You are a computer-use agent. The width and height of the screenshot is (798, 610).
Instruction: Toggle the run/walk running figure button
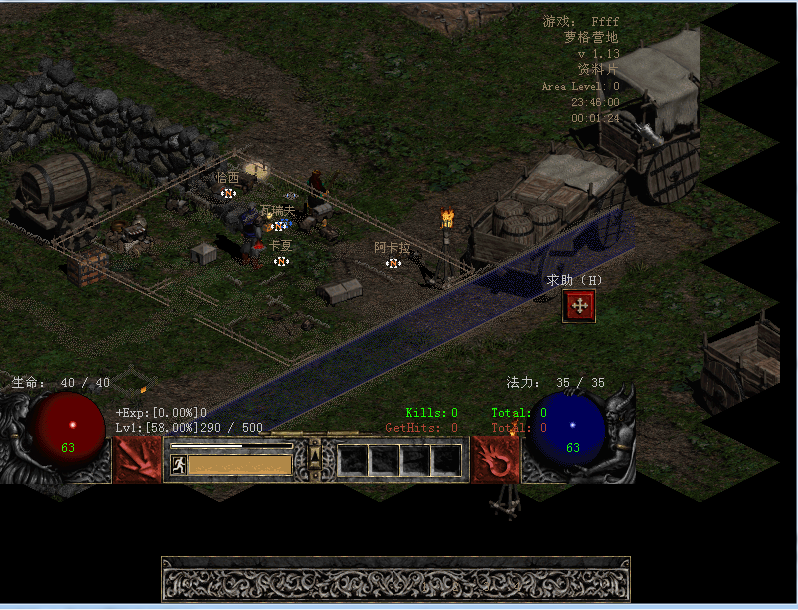click(x=179, y=465)
